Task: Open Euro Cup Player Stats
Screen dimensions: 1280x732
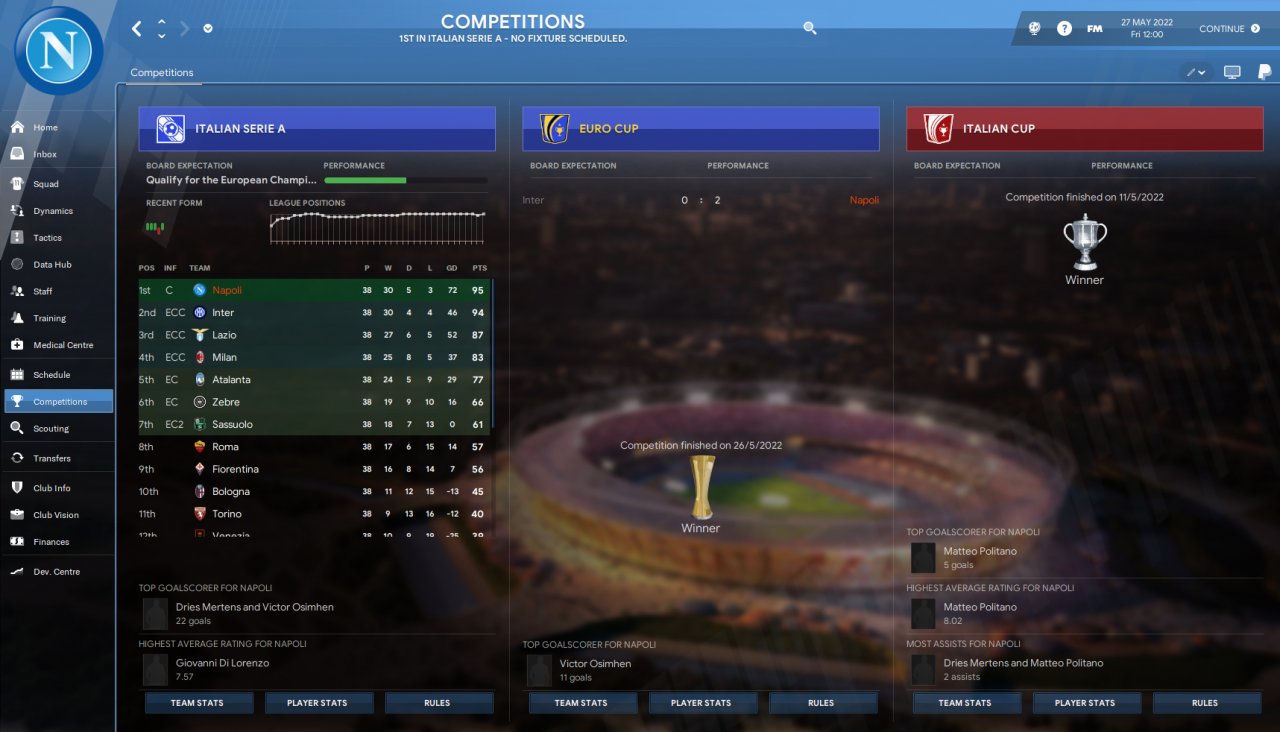Action: click(701, 703)
